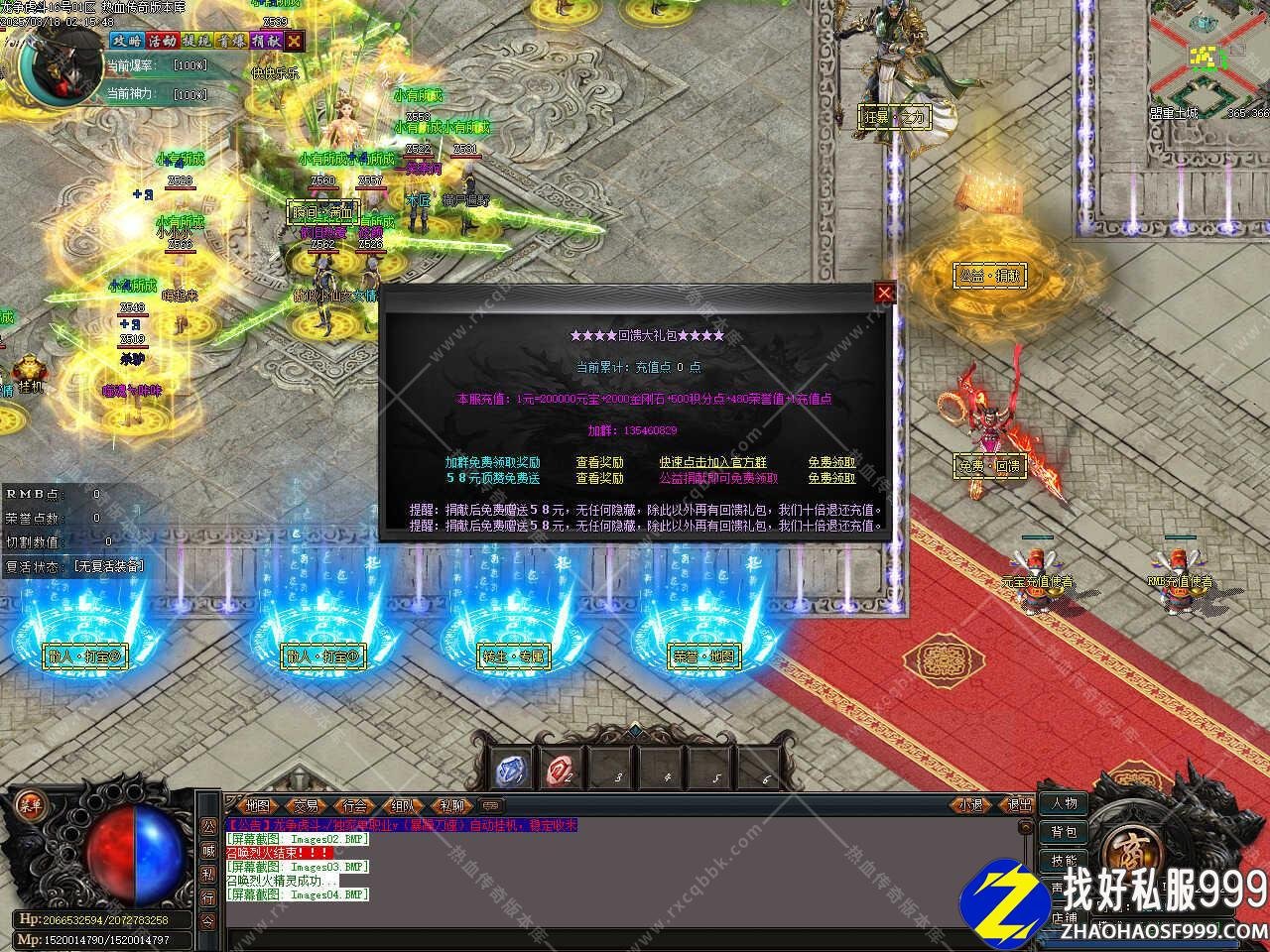
Task: Open the 交易 trade tab
Action: 306,806
